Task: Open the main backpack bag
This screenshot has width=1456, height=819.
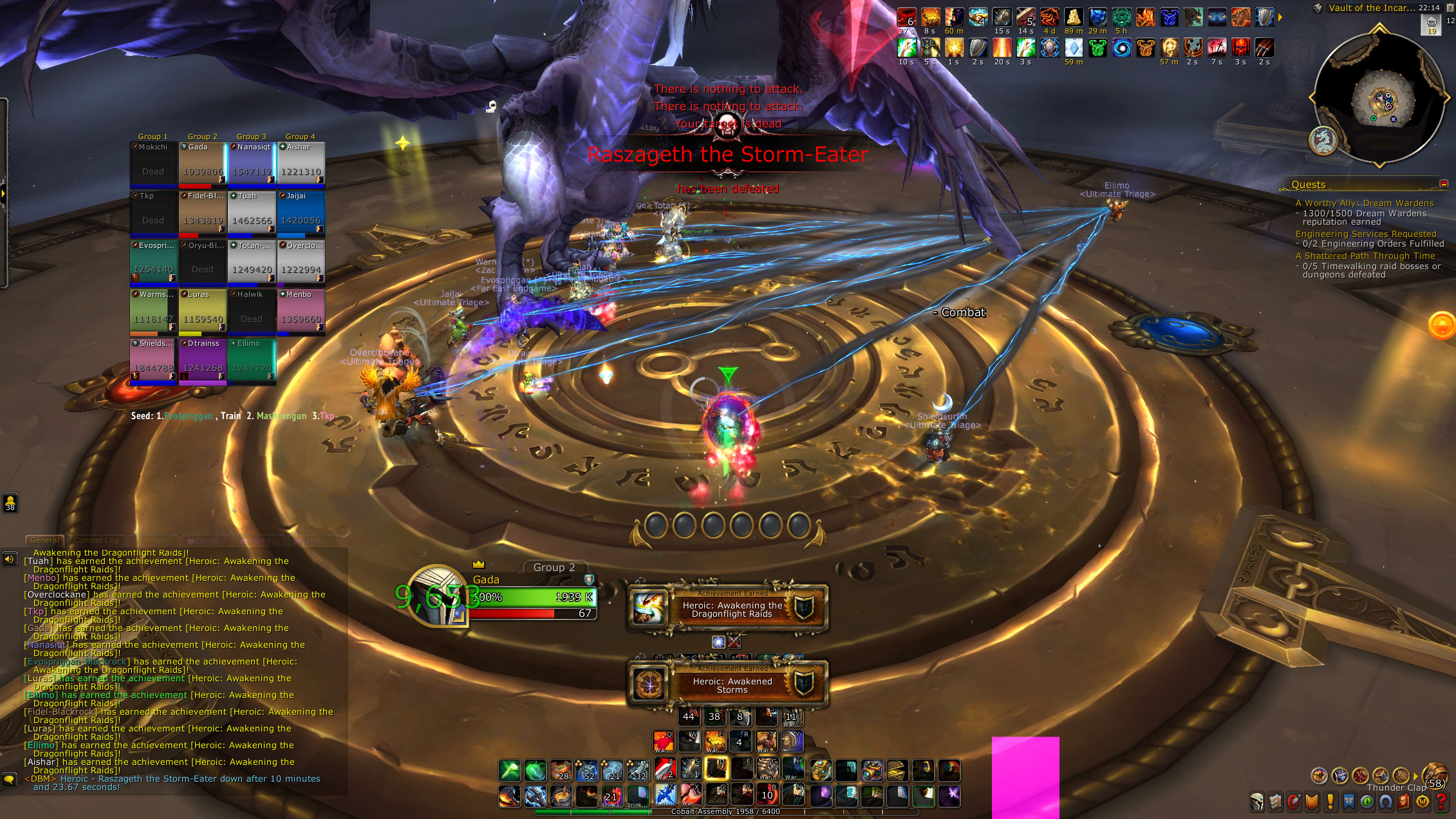Action: tap(1435, 775)
